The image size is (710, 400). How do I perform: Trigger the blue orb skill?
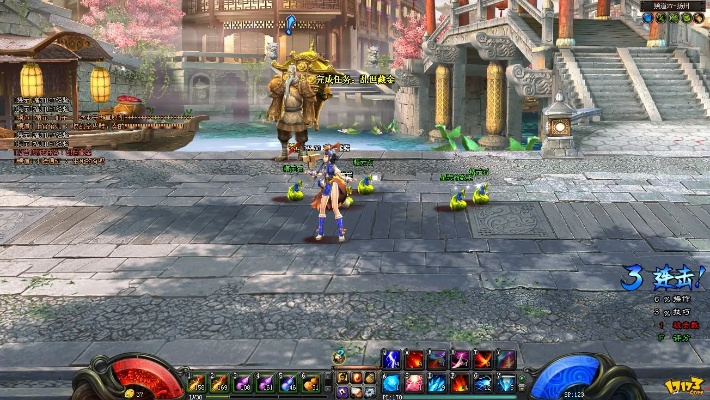(x=391, y=382)
